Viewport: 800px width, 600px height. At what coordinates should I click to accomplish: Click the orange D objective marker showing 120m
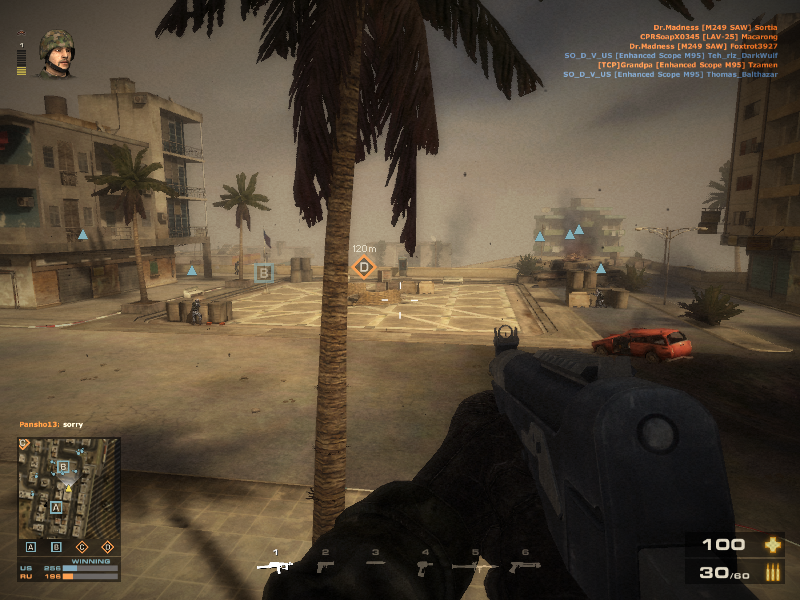point(363,267)
